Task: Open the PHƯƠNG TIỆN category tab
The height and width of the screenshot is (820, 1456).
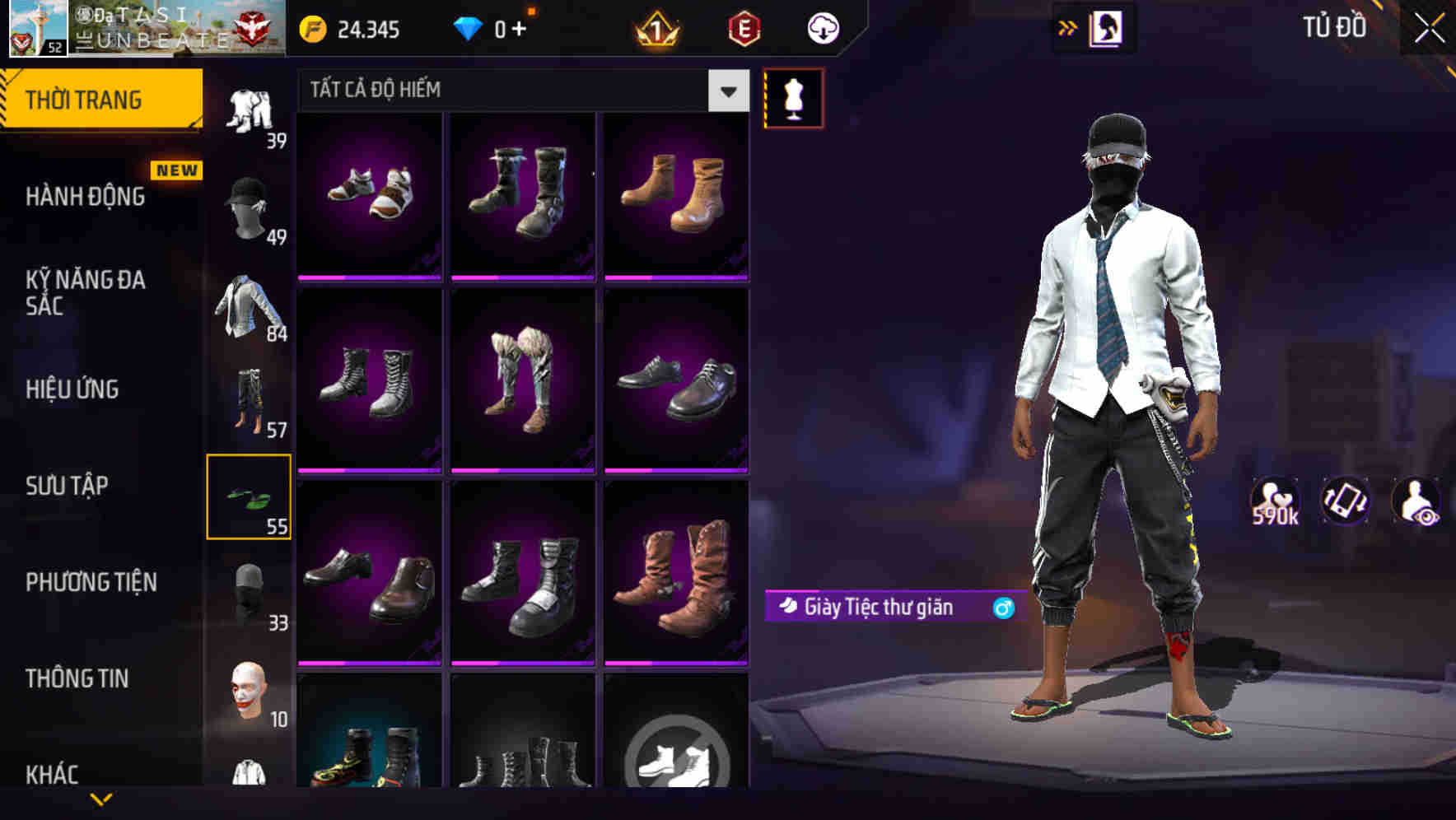Action: tap(92, 582)
